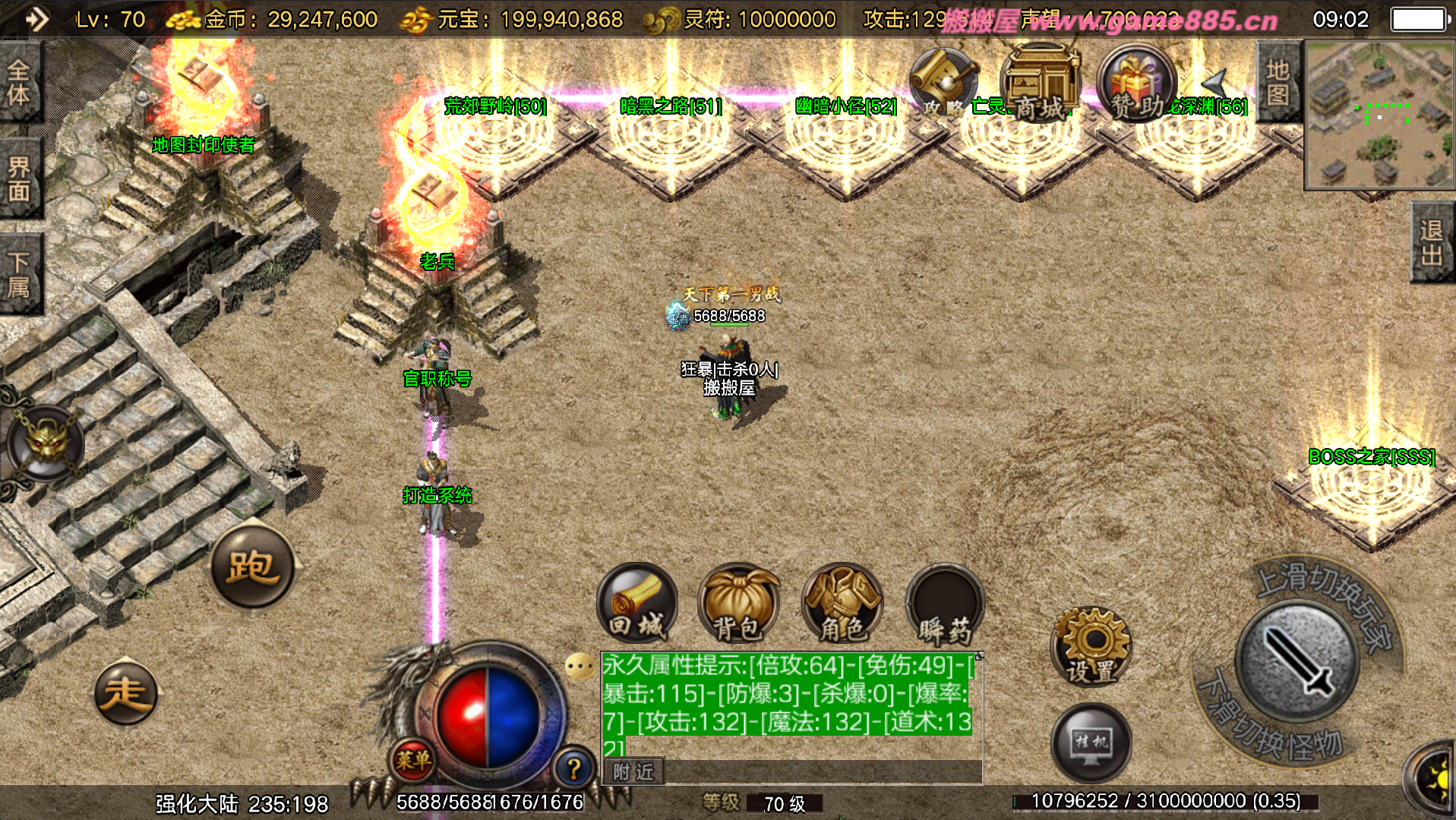Screen dimensions: 1456x820
Task: Open the 地图 map button
Action: pyautogui.click(x=1278, y=82)
